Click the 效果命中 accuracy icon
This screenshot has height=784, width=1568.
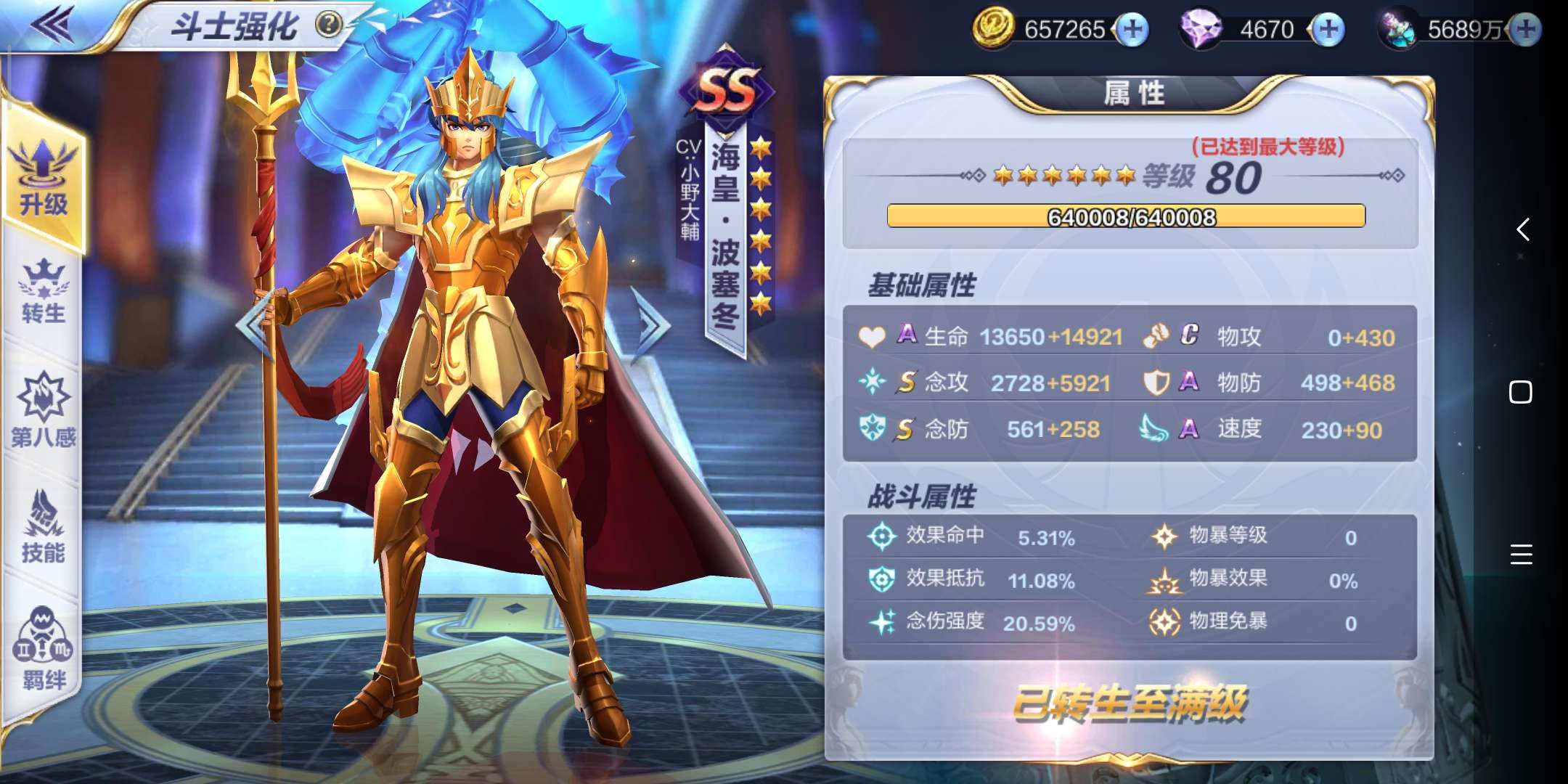(x=881, y=536)
